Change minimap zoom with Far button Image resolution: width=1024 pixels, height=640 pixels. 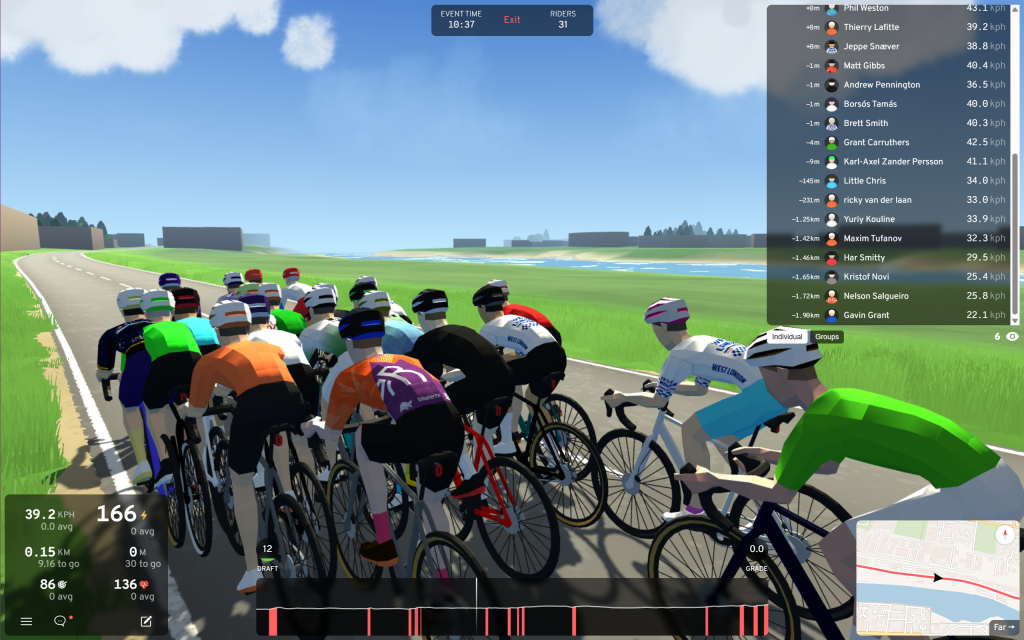(x=1003, y=627)
